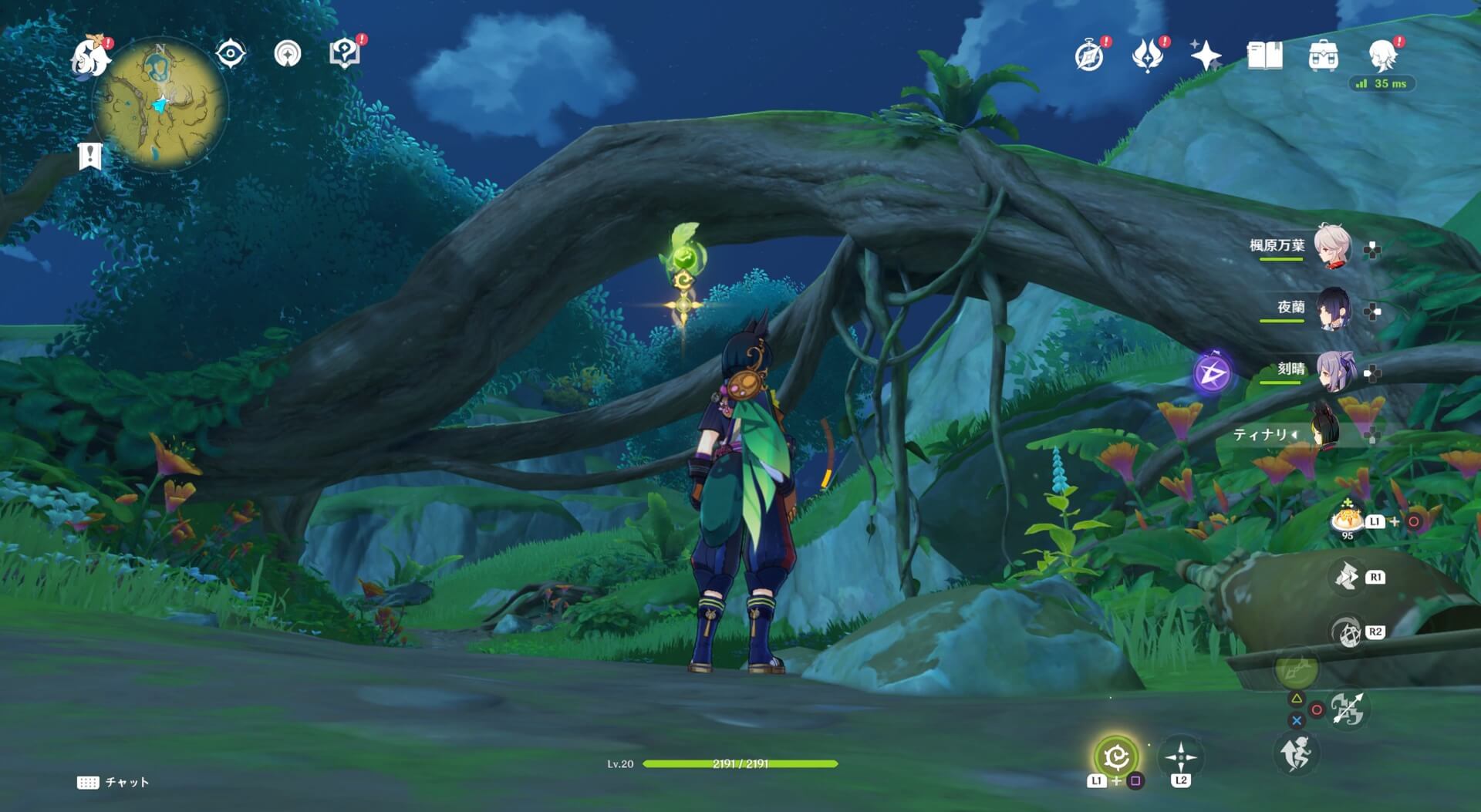Open the circular minimap
This screenshot has height=812, width=1481.
(160, 104)
